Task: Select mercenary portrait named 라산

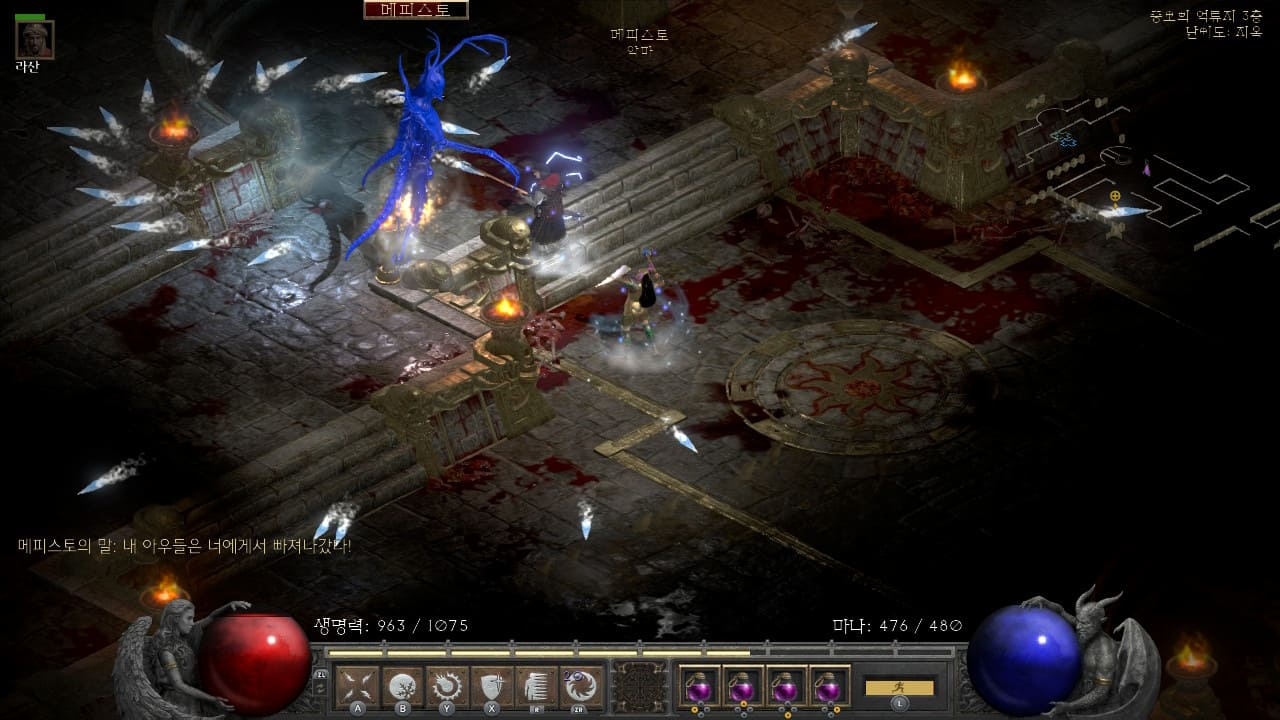Action: (x=35, y=40)
